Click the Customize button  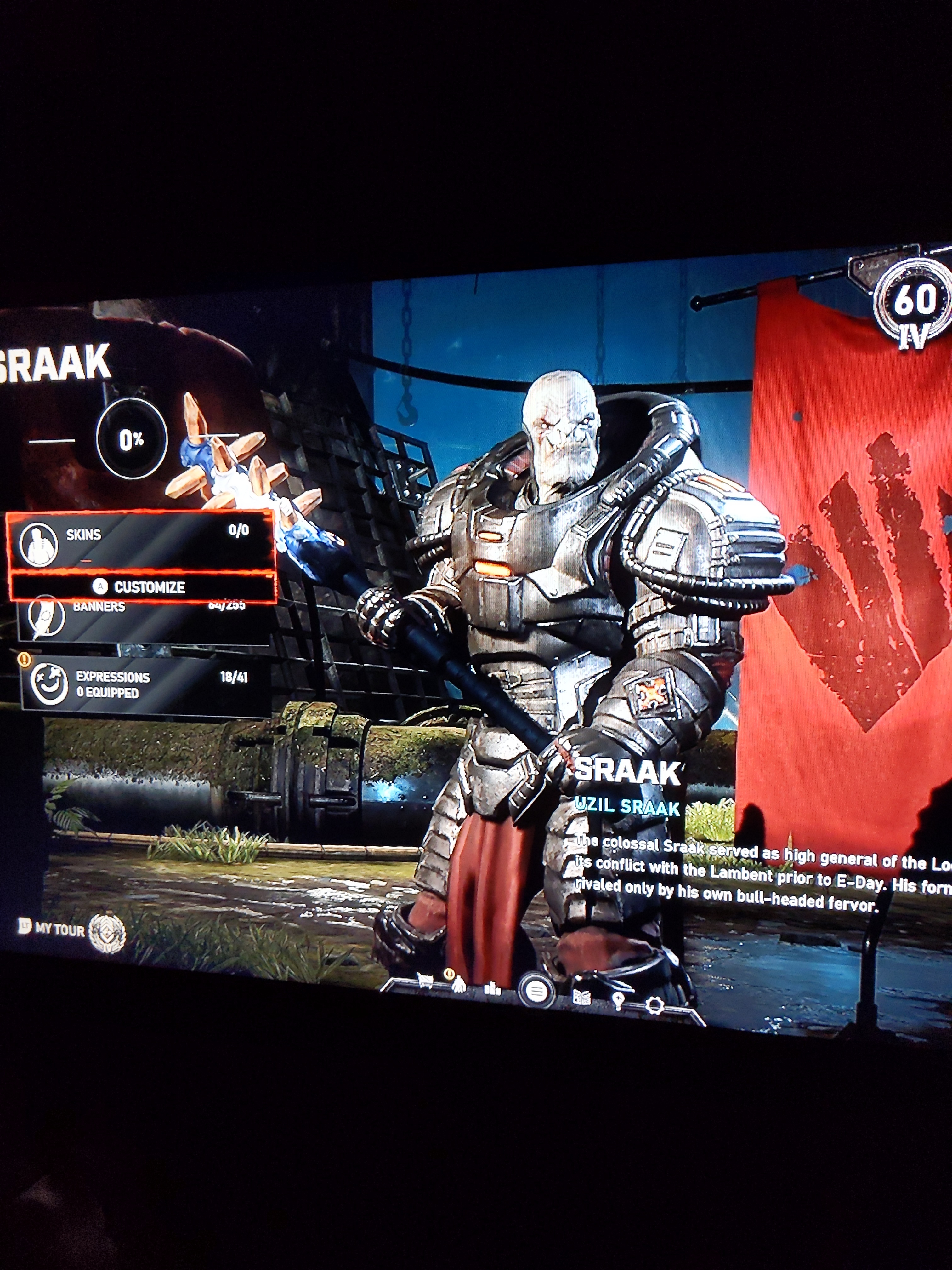(142, 587)
